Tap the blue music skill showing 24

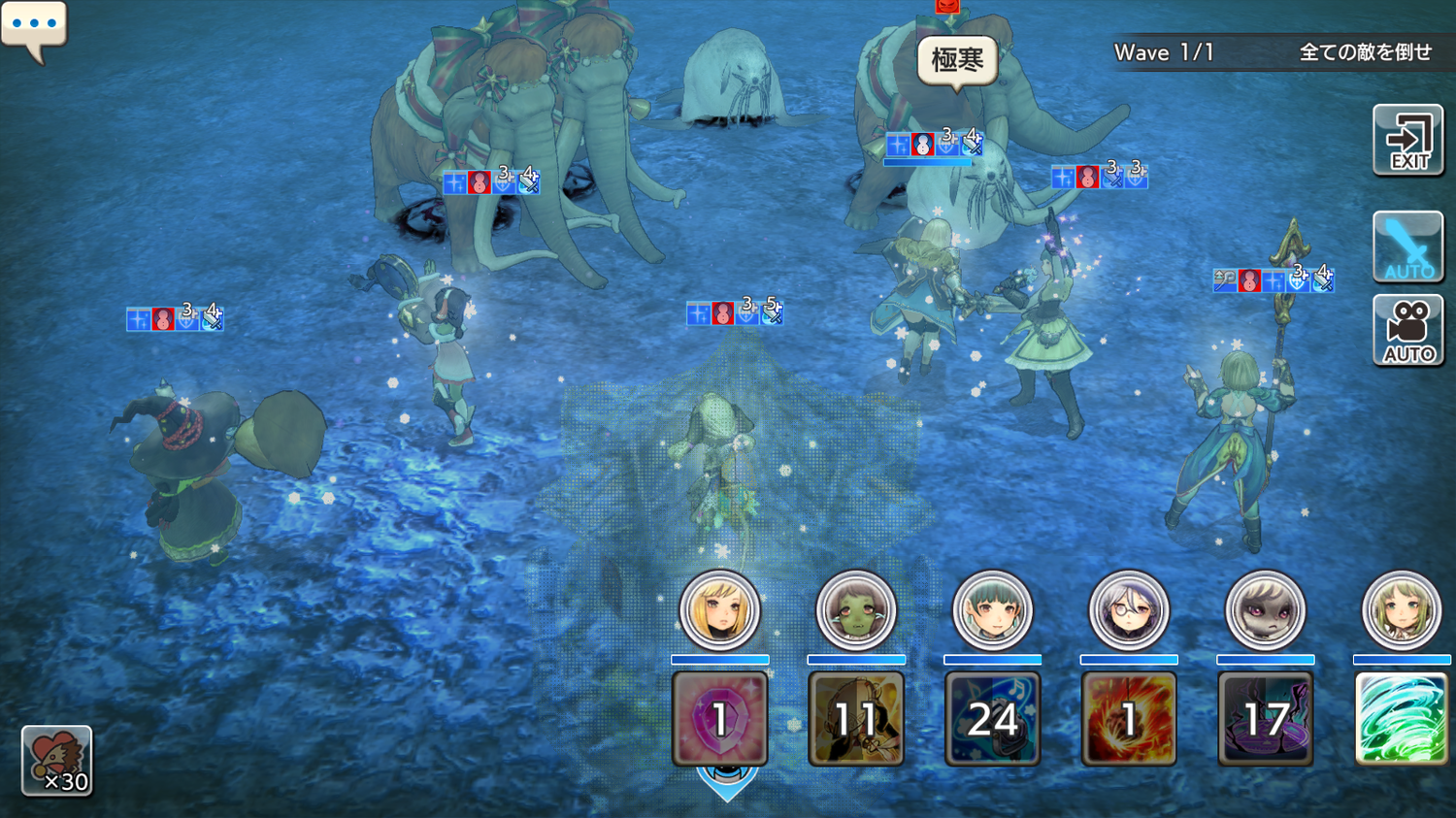pyautogui.click(x=992, y=719)
